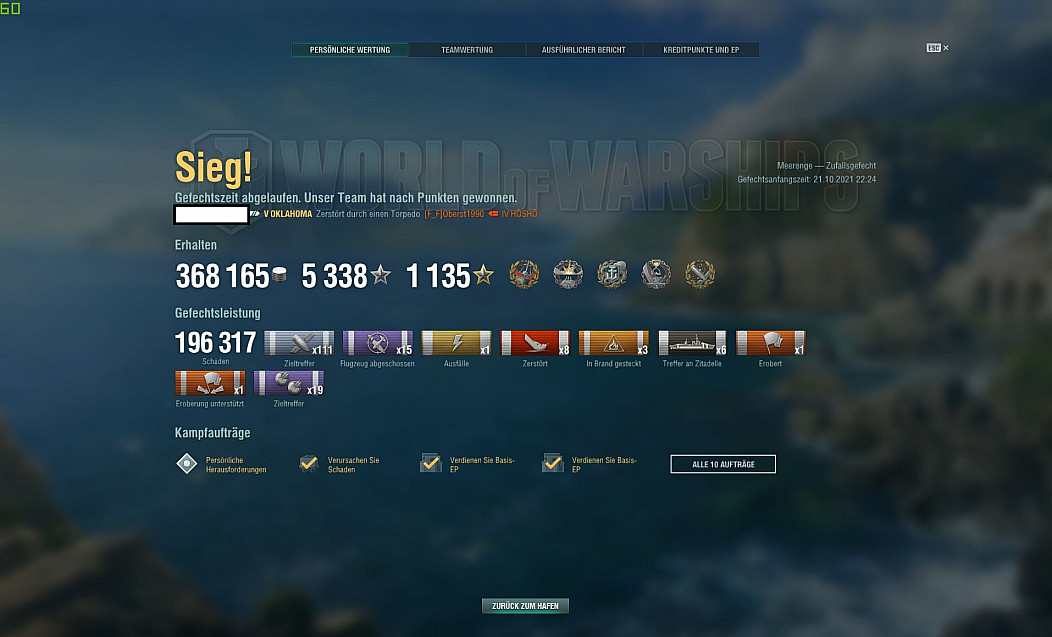This screenshot has height=637, width=1052.
Task: Click the anchor shield achievement medal
Action: point(612,274)
